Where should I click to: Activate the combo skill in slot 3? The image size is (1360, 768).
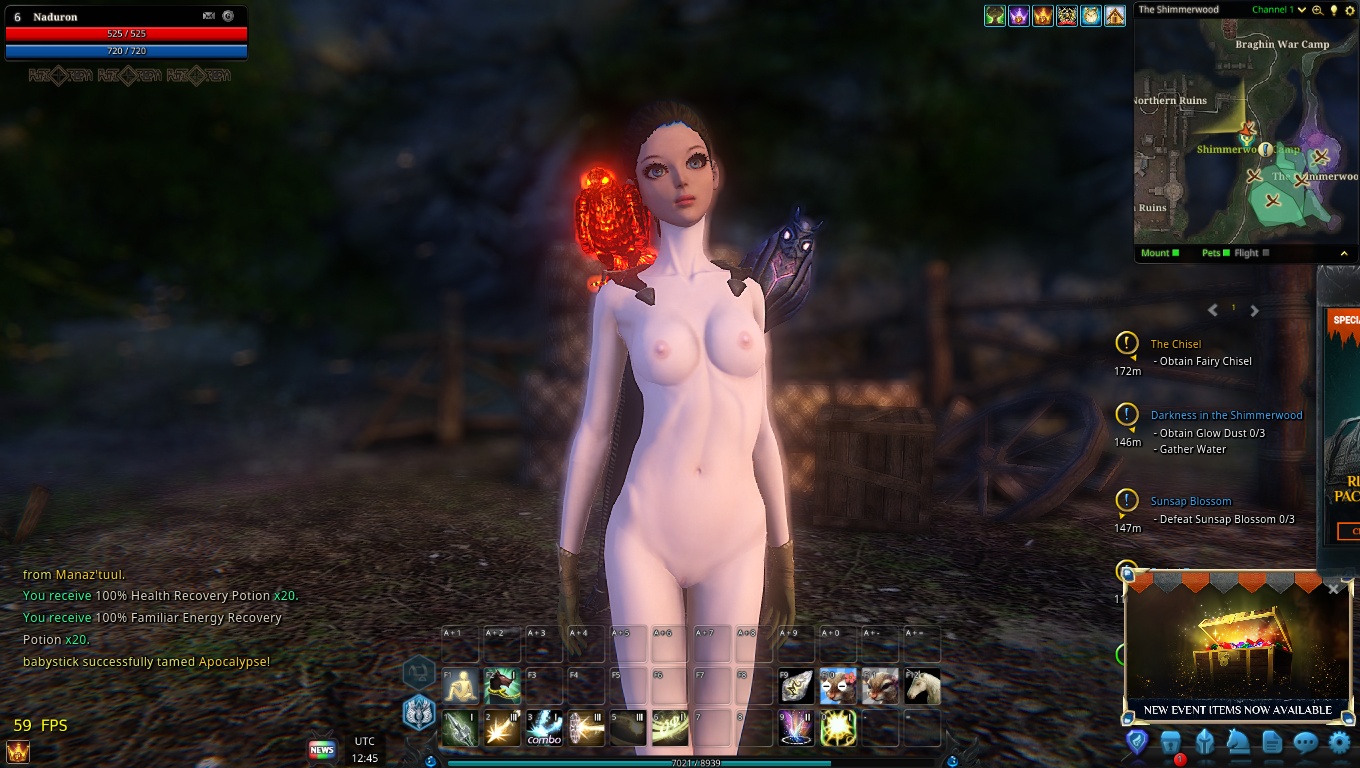pyautogui.click(x=544, y=728)
